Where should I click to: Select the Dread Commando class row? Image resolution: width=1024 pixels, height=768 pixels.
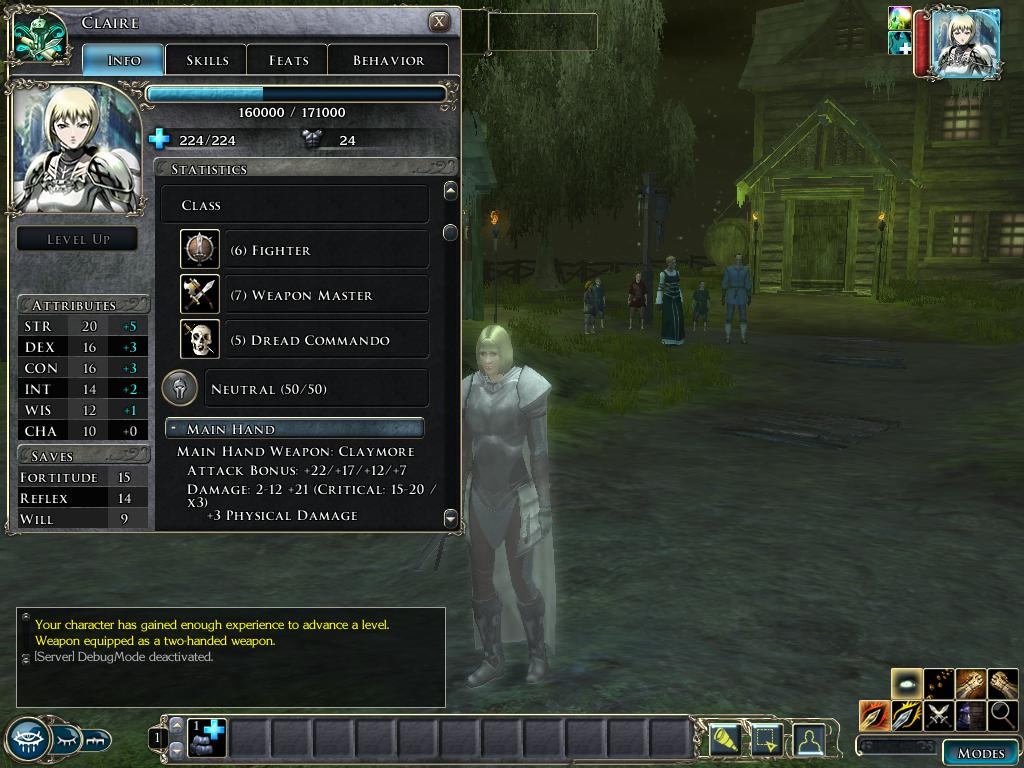[326, 340]
